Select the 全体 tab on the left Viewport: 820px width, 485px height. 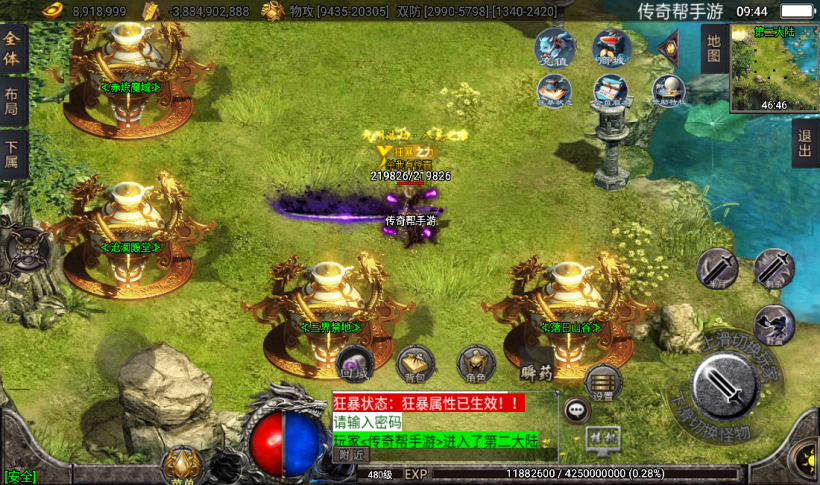12,50
